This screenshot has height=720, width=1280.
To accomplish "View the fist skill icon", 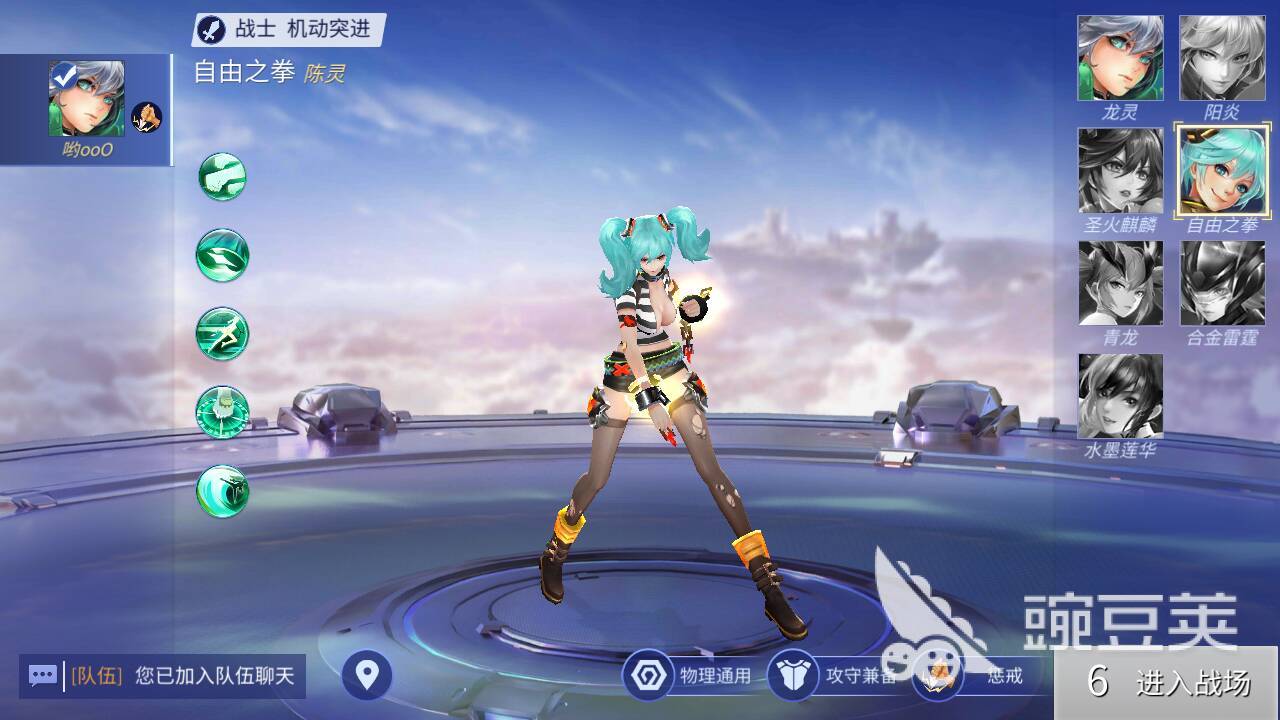I will point(222,177).
